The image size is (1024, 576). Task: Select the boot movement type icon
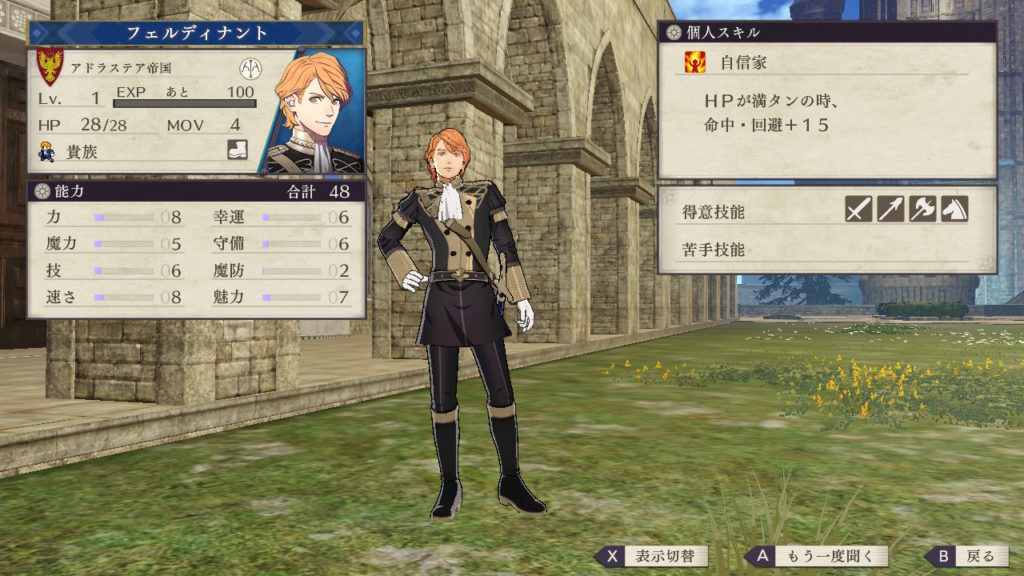pos(237,152)
